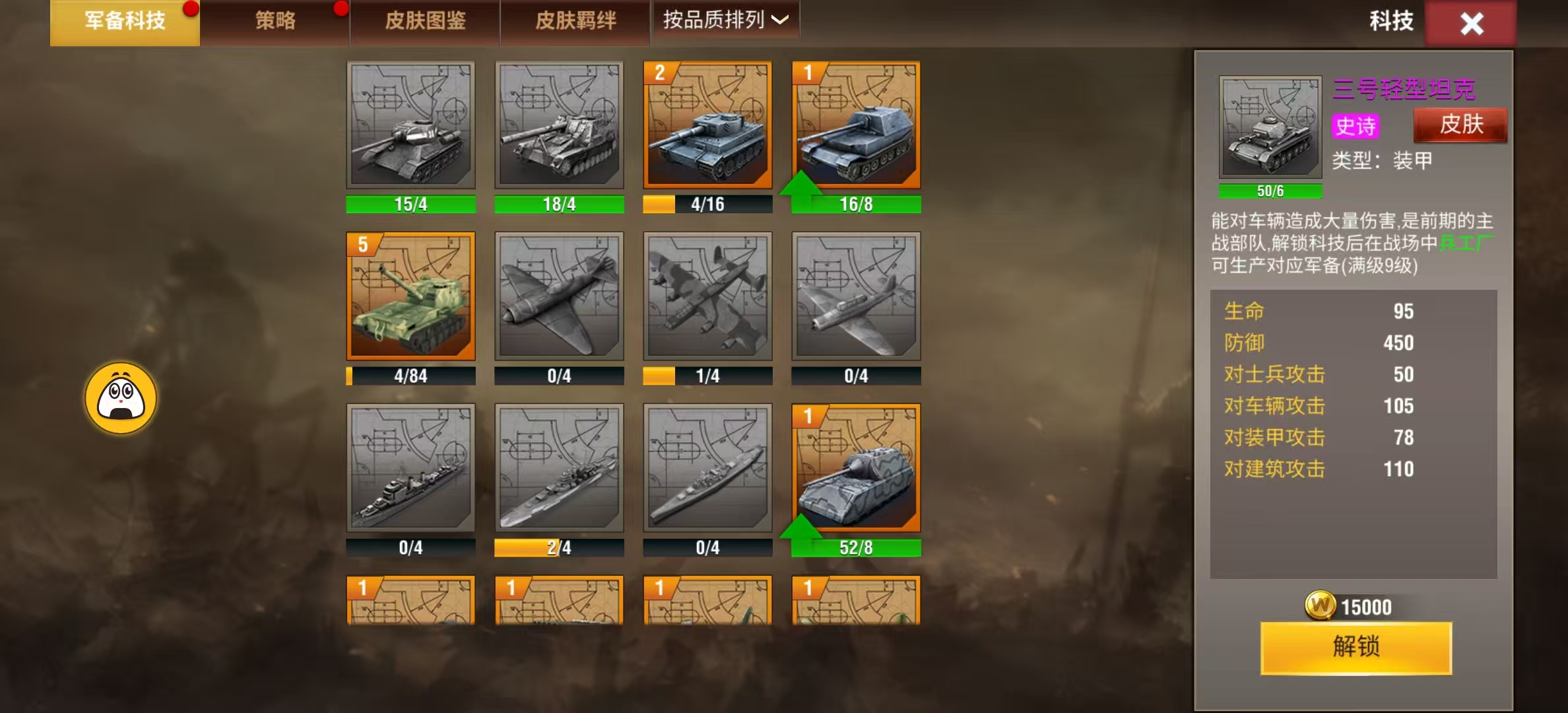Click the yellow 解锁 unlock button
Viewport: 1568px width, 713px height.
[x=1356, y=647]
